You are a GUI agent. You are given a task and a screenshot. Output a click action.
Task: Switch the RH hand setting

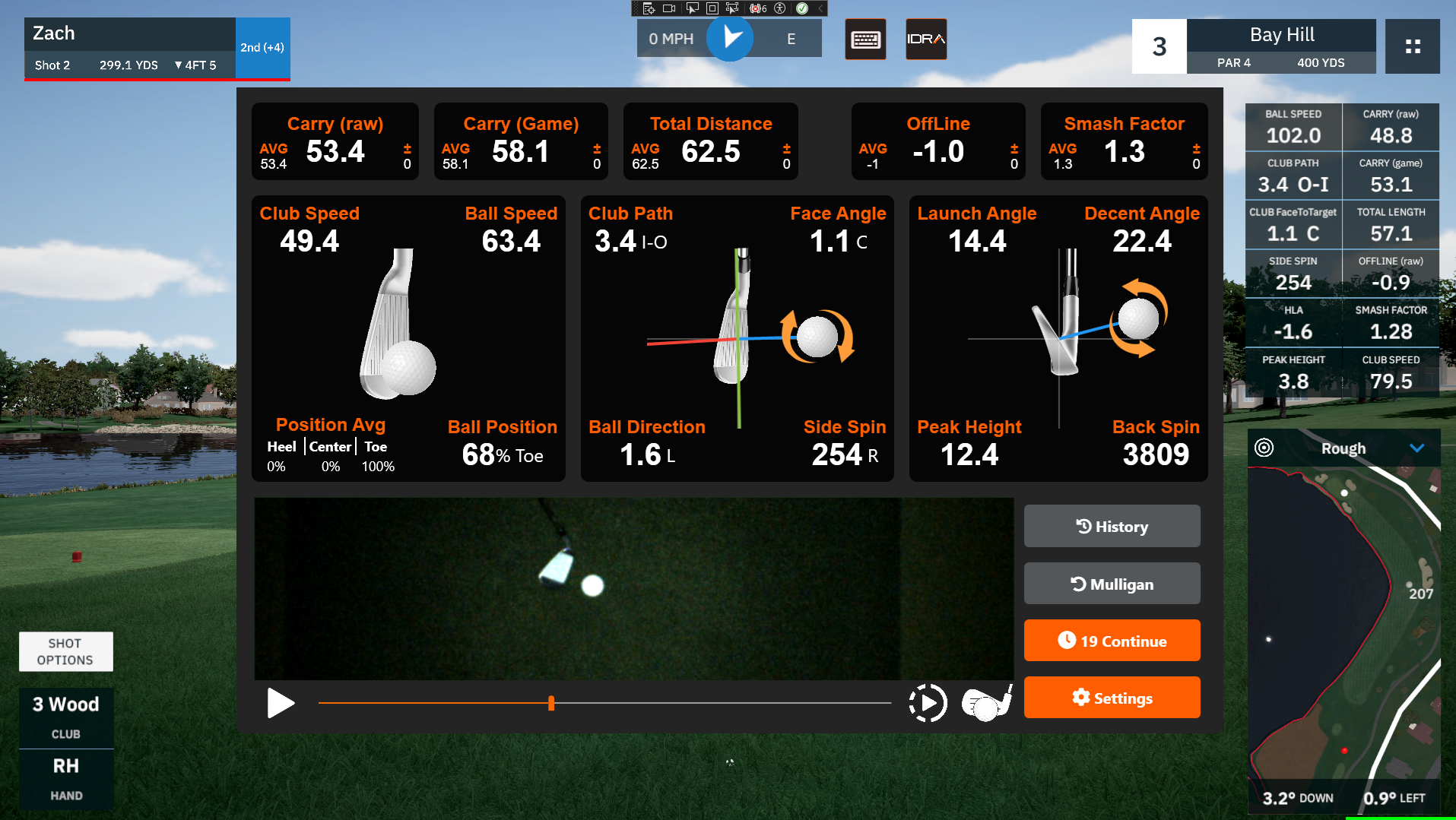click(66, 778)
